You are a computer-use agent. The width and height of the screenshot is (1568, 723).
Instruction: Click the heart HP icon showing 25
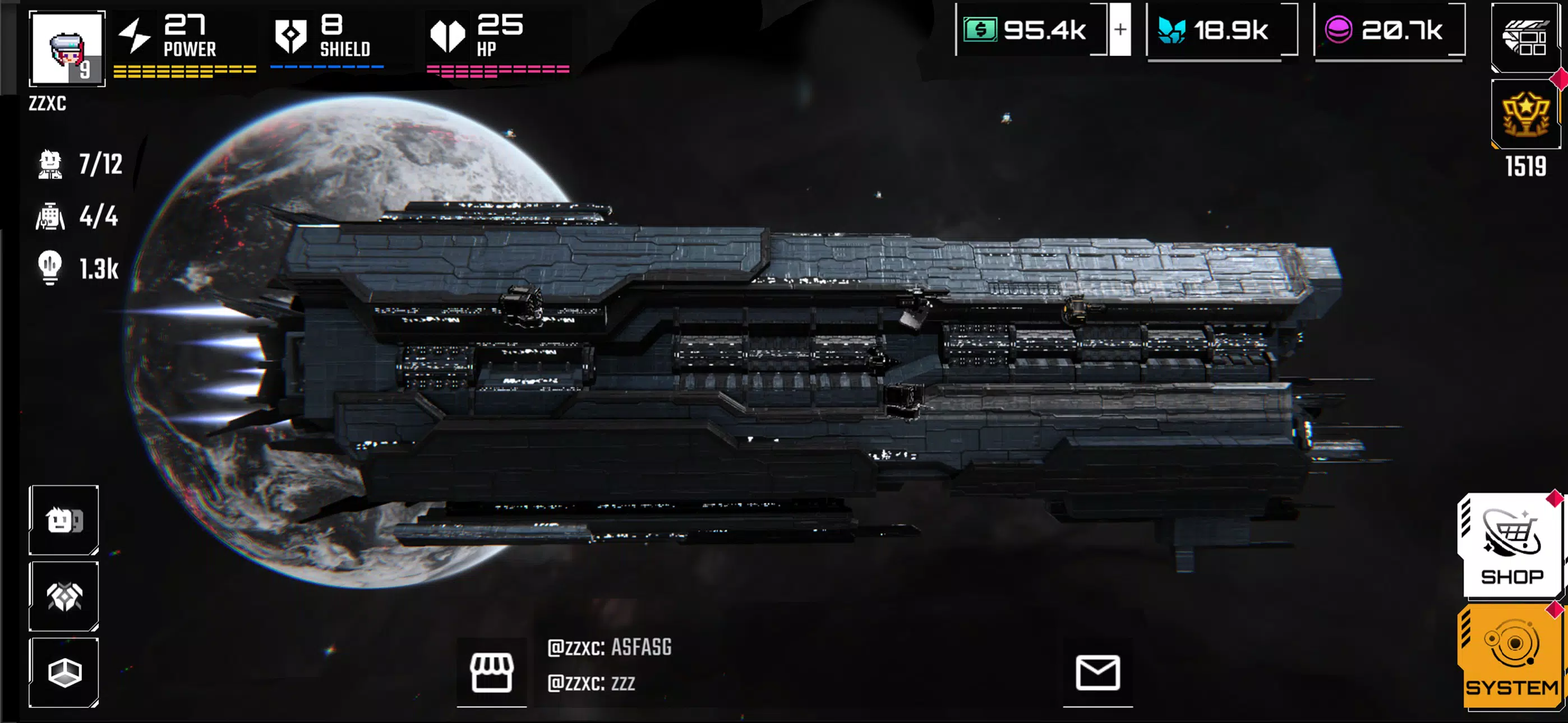click(x=449, y=35)
